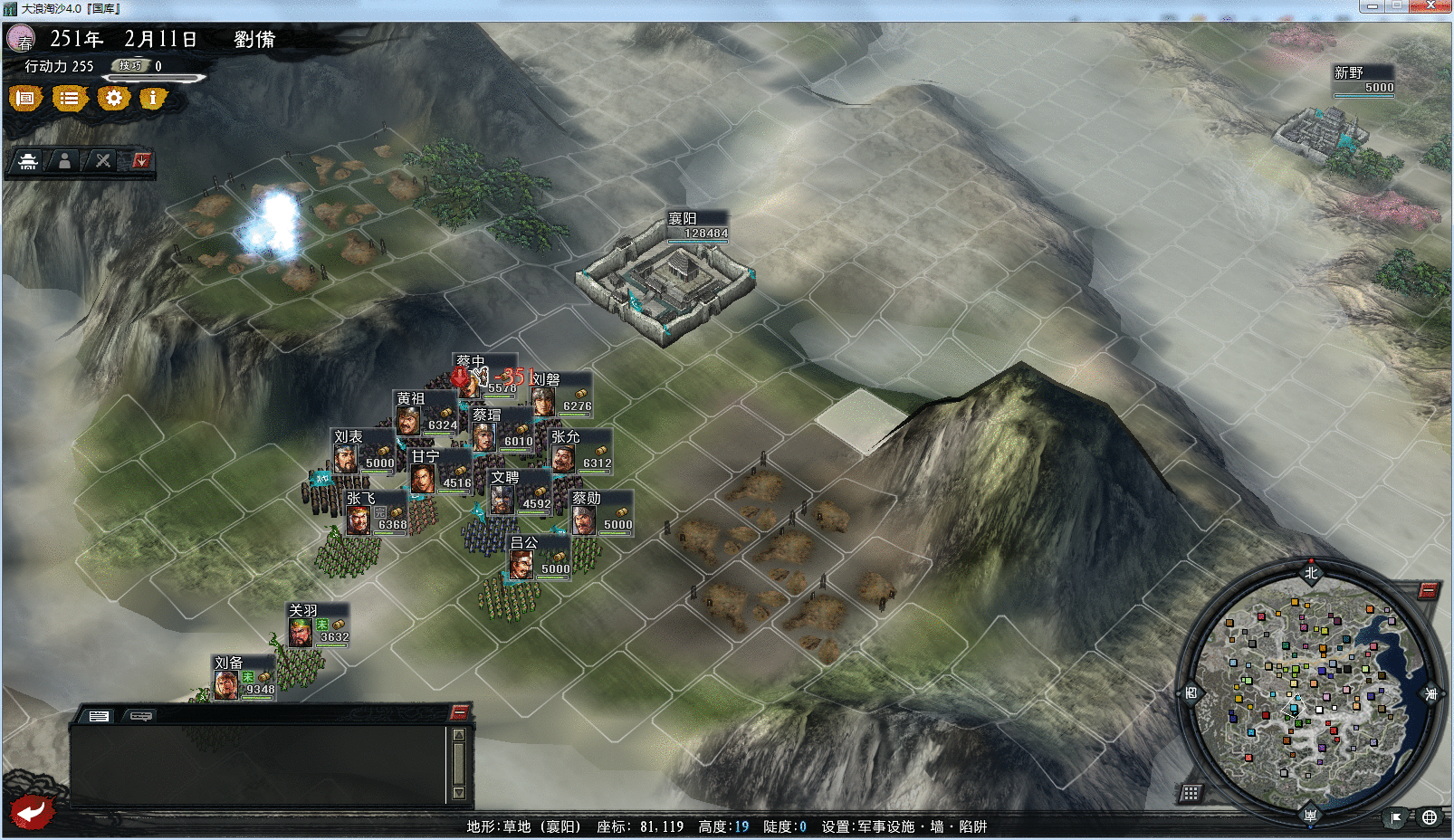1454x840 pixels.
Task: Select the speech bubble chat tab
Action: click(x=141, y=716)
